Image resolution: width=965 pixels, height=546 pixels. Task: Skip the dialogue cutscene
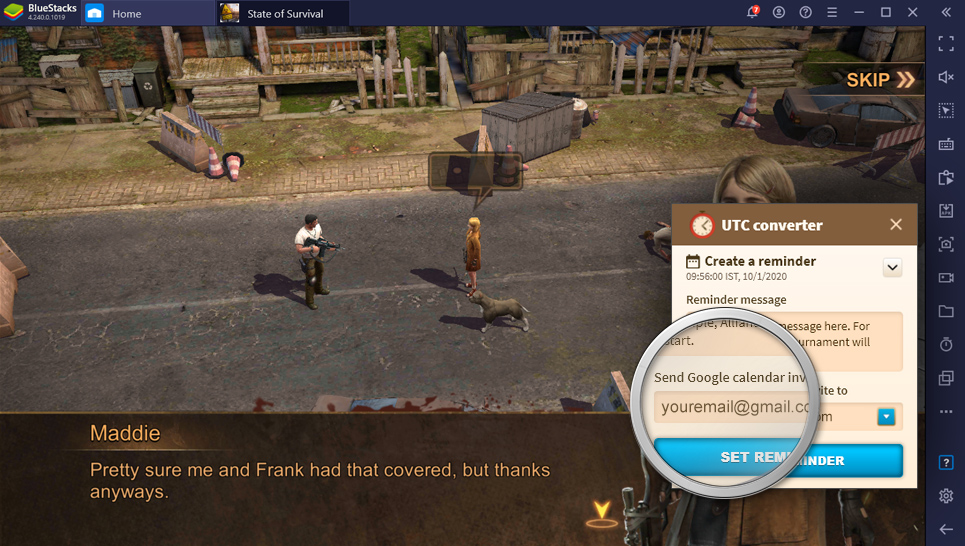pos(880,80)
